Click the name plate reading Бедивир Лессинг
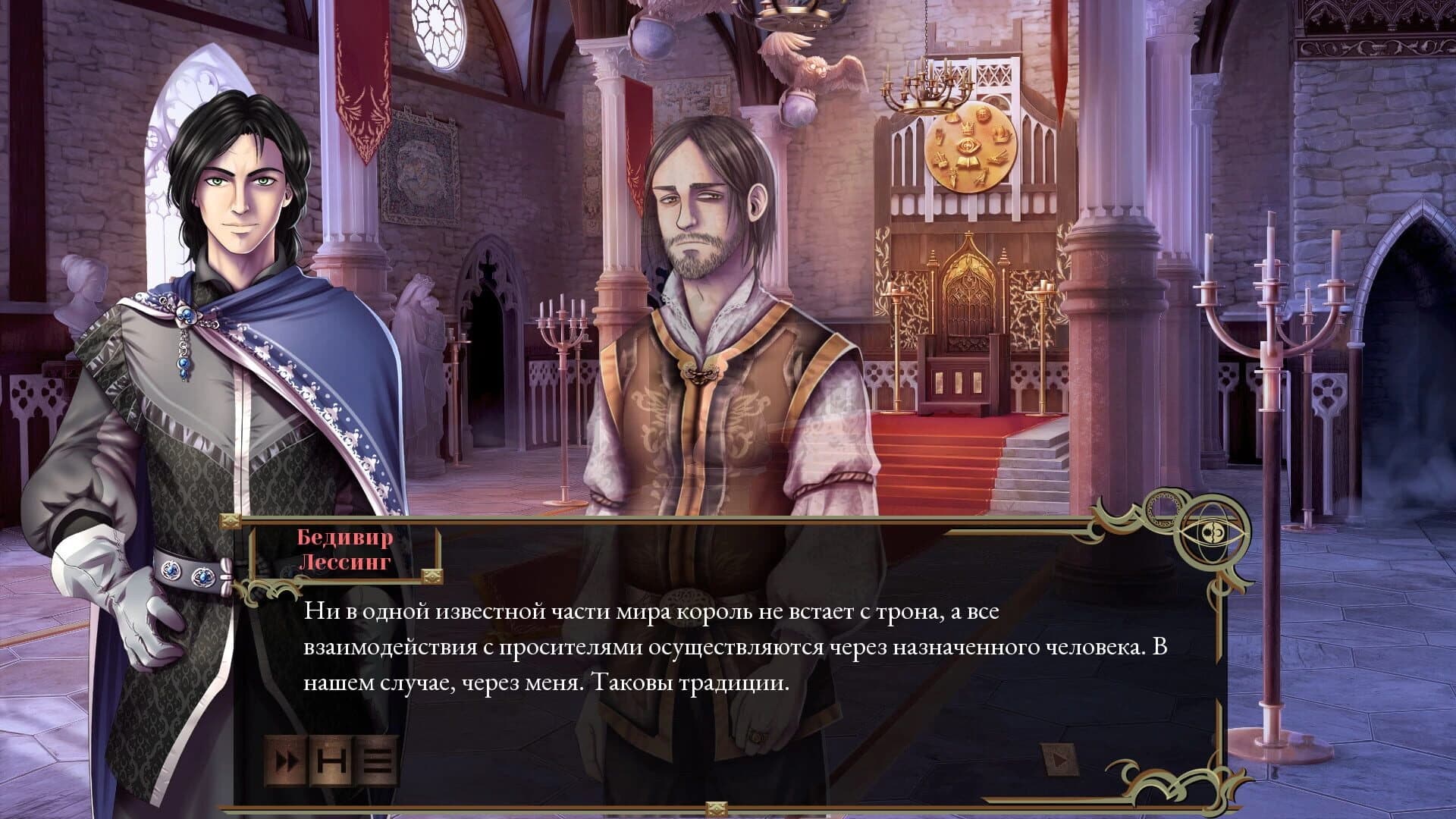The width and height of the screenshot is (1456, 819). click(343, 550)
